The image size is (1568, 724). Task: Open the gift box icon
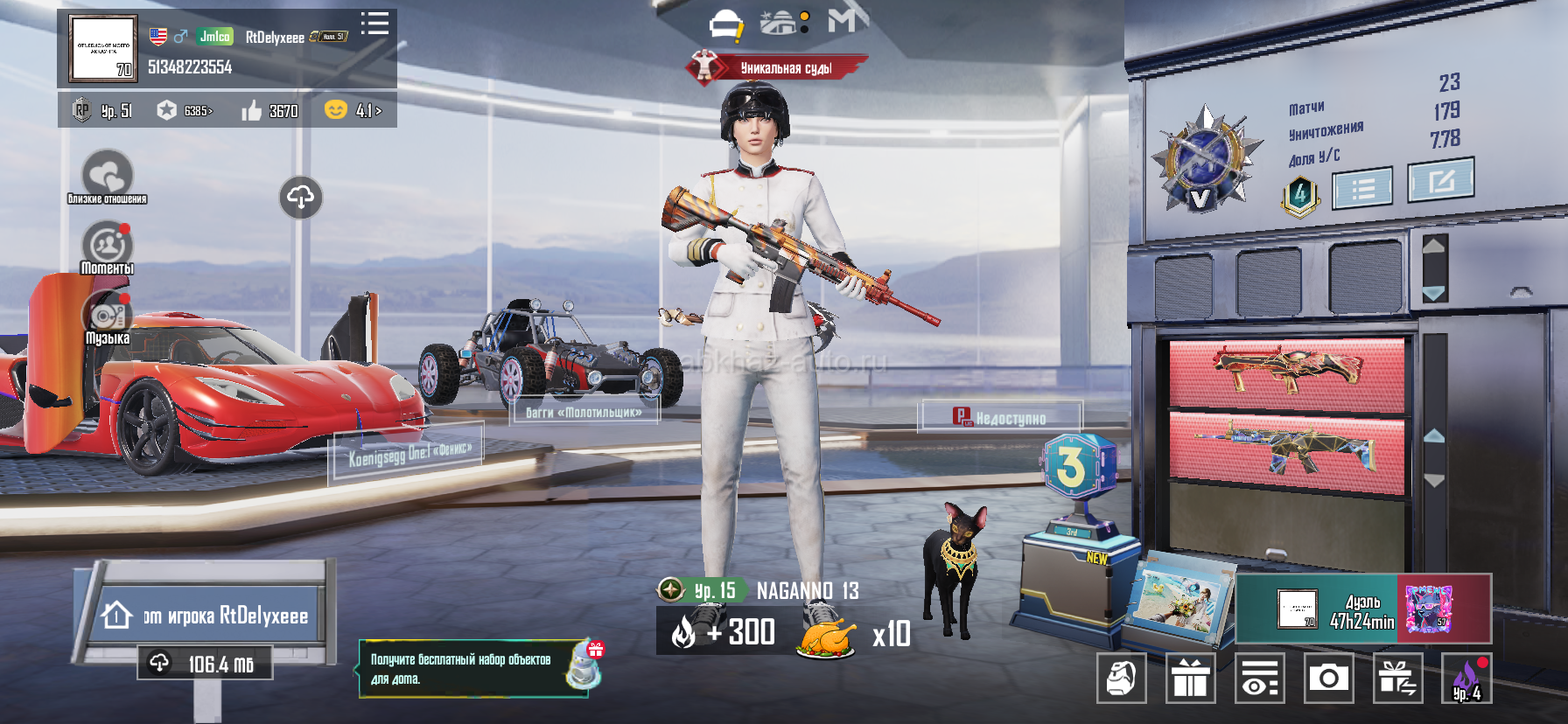tap(1190, 678)
